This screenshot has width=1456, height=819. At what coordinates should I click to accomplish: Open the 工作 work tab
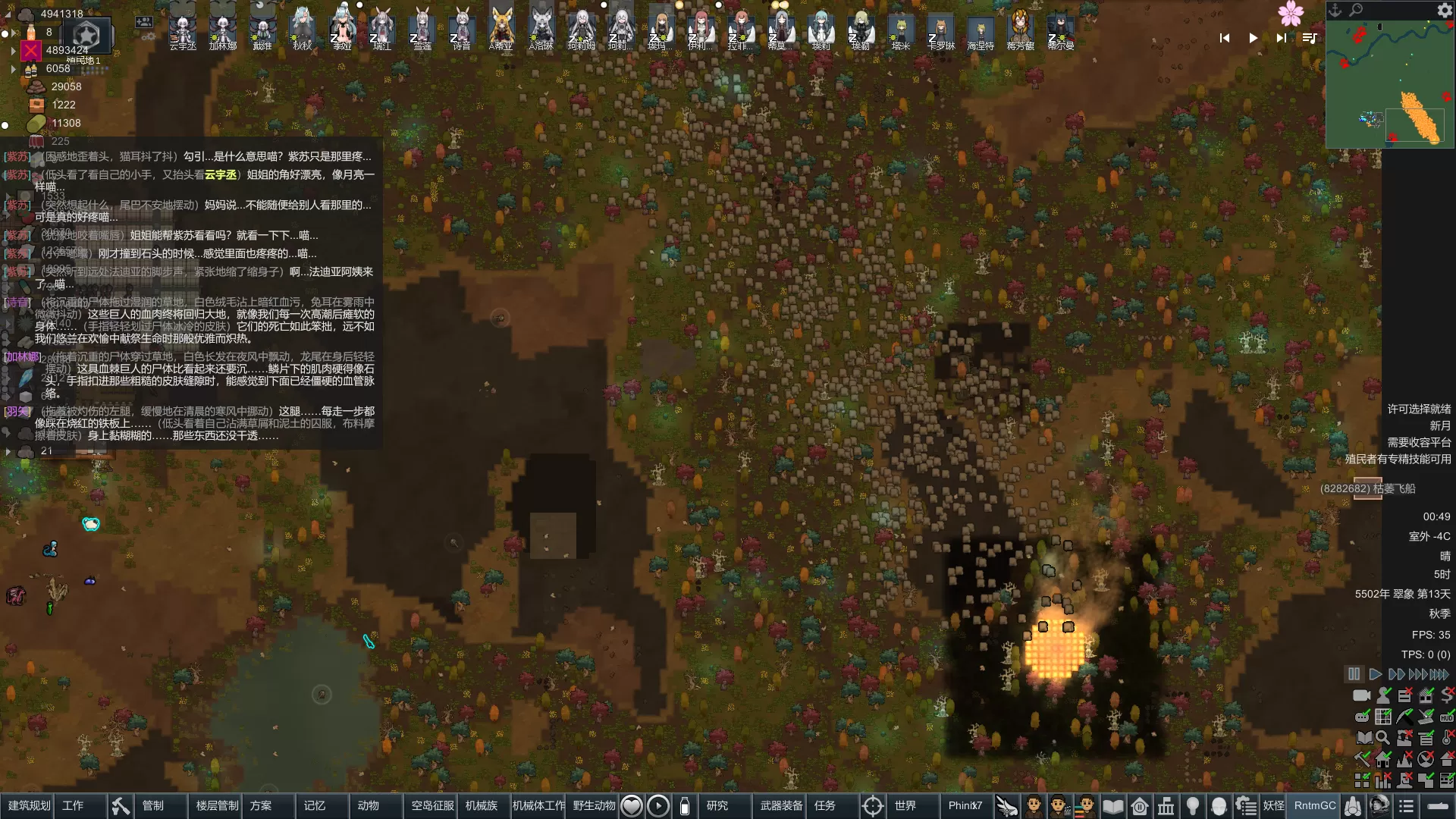pyautogui.click(x=73, y=805)
